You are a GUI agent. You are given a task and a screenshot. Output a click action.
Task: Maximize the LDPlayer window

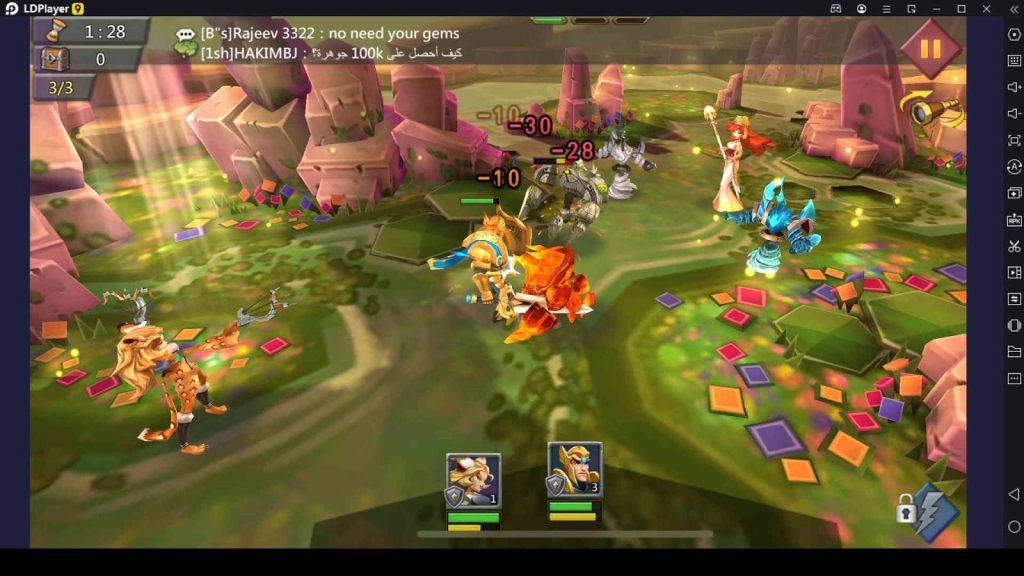coord(961,9)
